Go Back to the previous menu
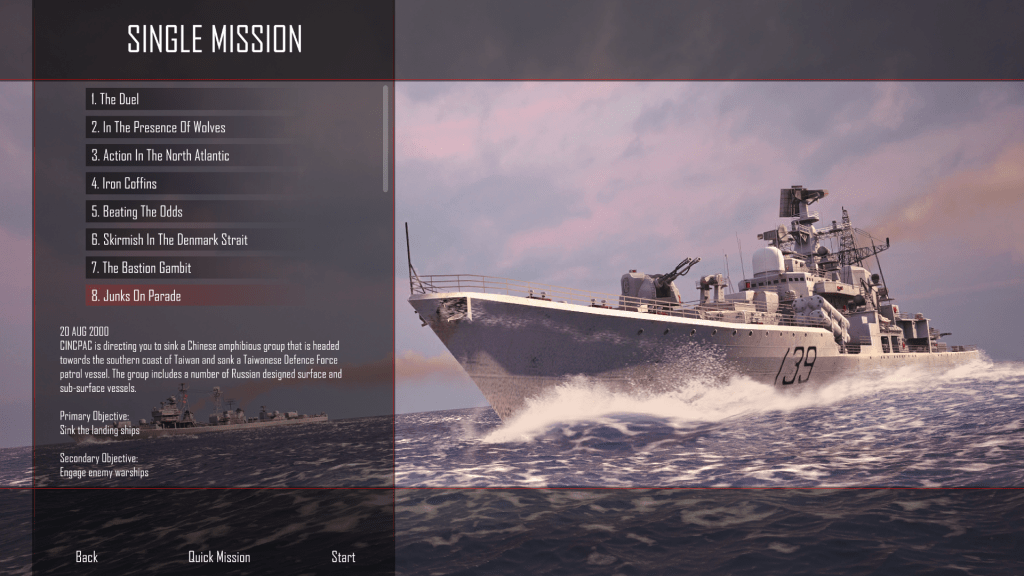 pyautogui.click(x=87, y=557)
